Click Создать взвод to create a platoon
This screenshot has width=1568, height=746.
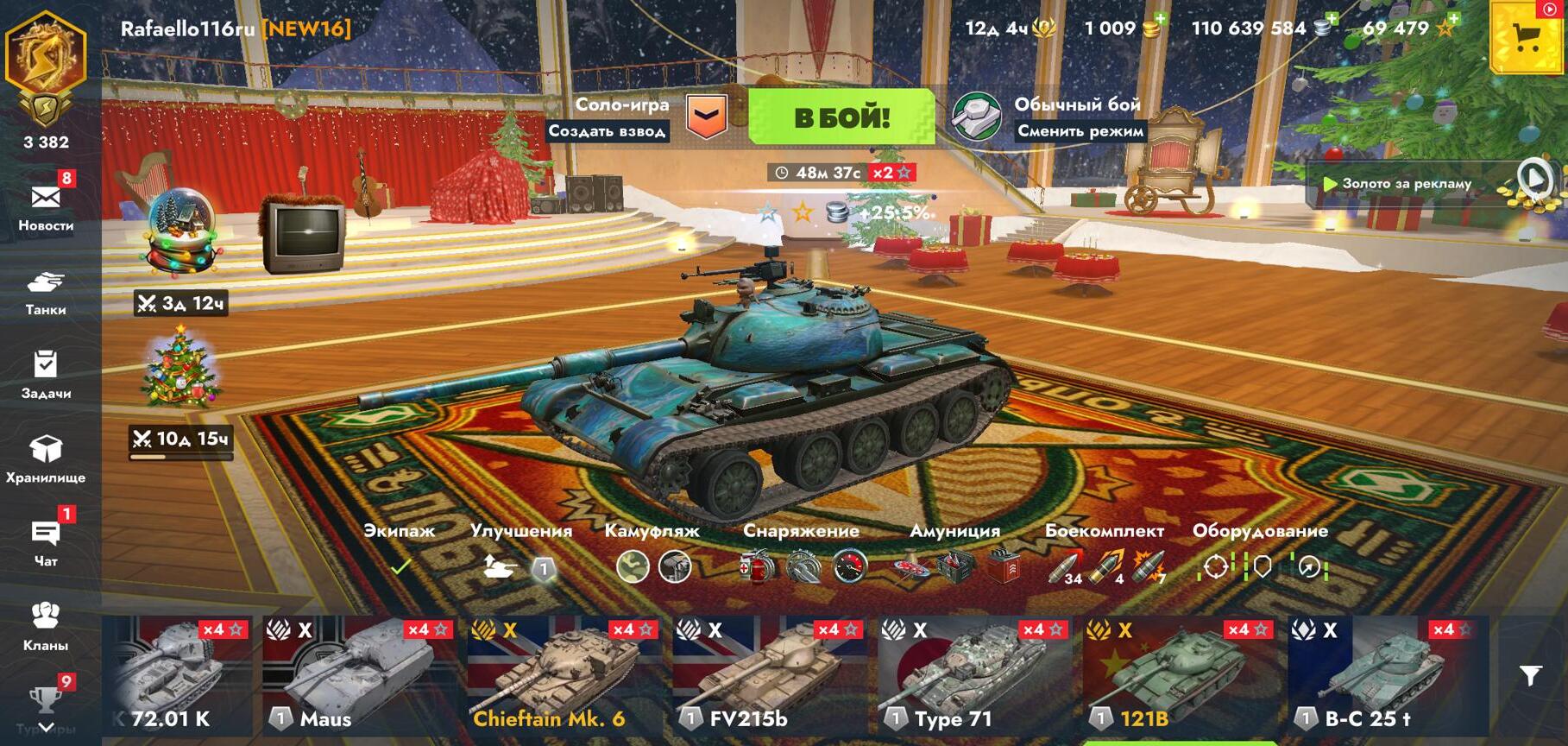point(607,131)
